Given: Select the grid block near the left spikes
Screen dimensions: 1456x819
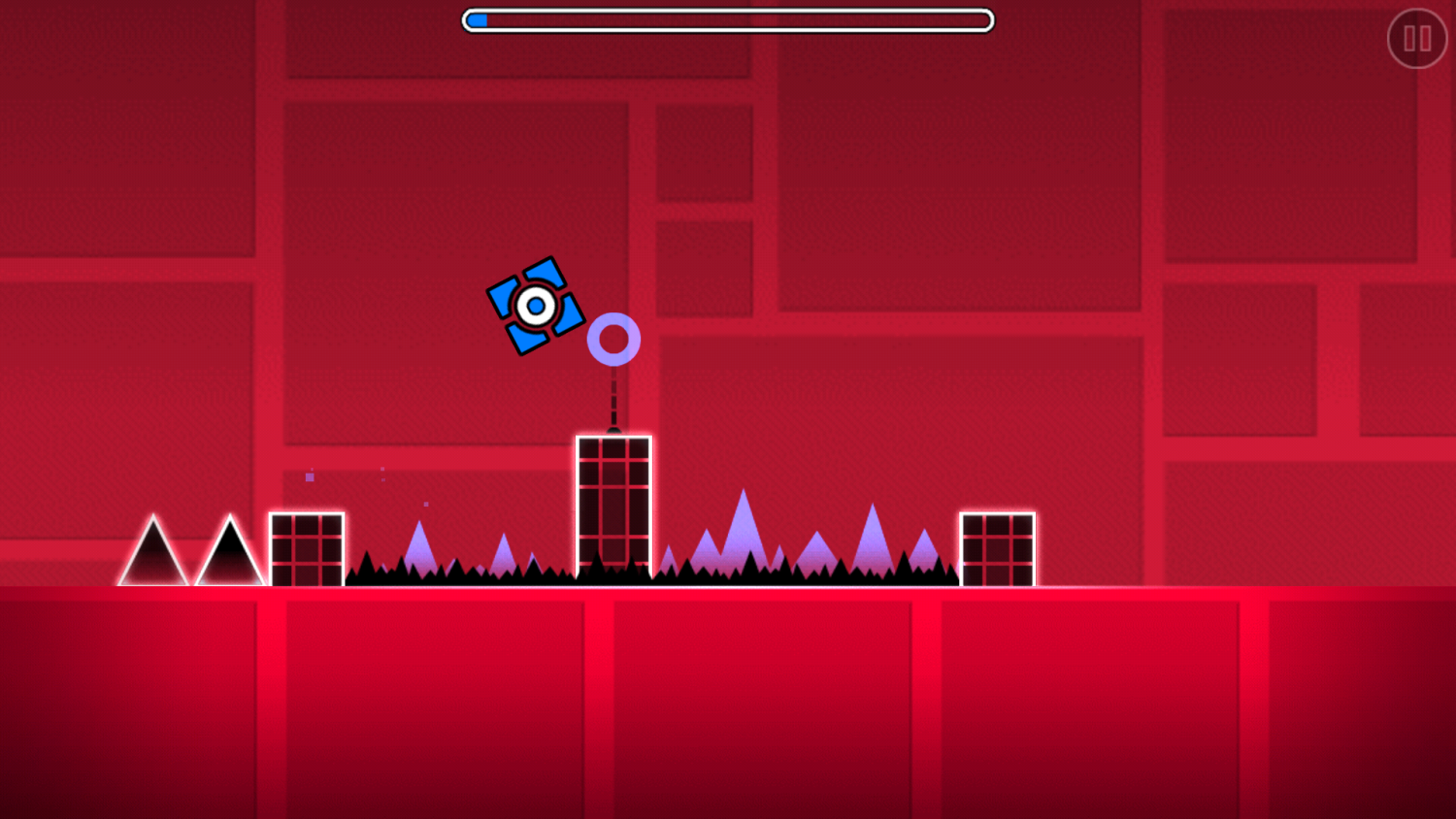Looking at the screenshot, I should point(308,548).
